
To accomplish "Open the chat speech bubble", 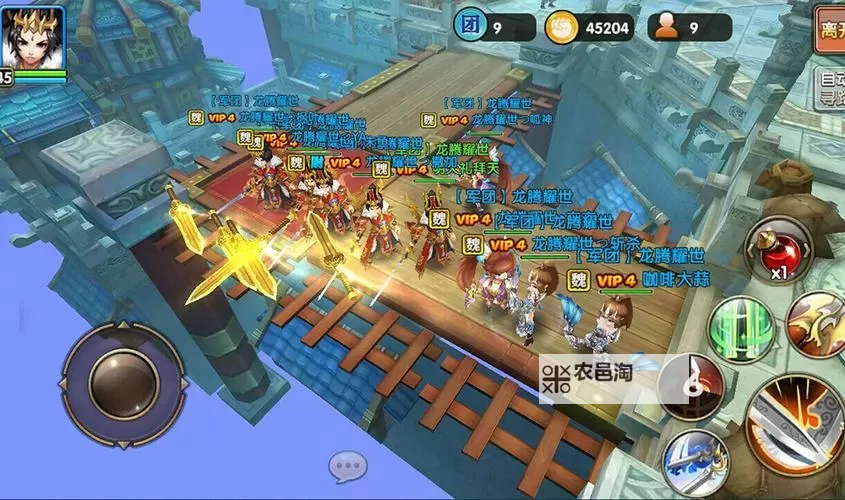I will tap(348, 466).
